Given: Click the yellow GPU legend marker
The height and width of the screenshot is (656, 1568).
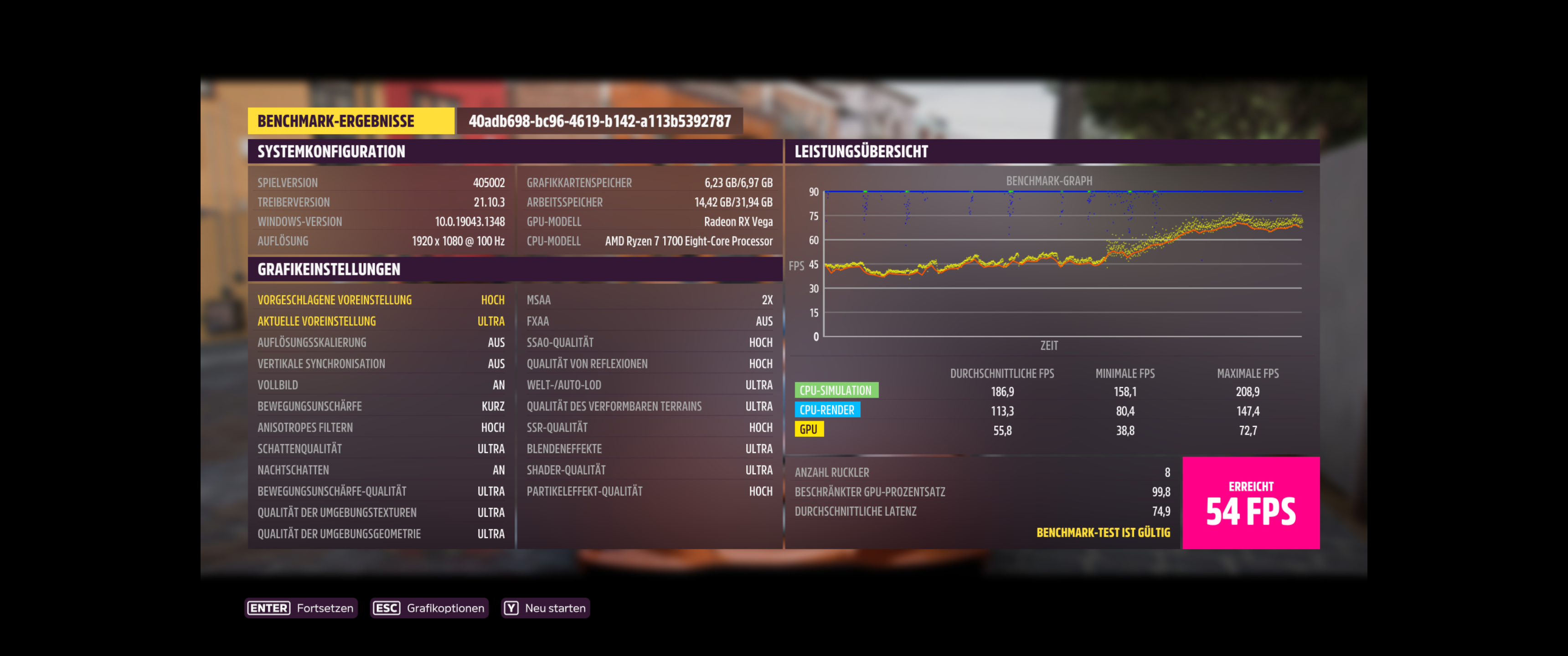Looking at the screenshot, I should pyautogui.click(x=810, y=429).
